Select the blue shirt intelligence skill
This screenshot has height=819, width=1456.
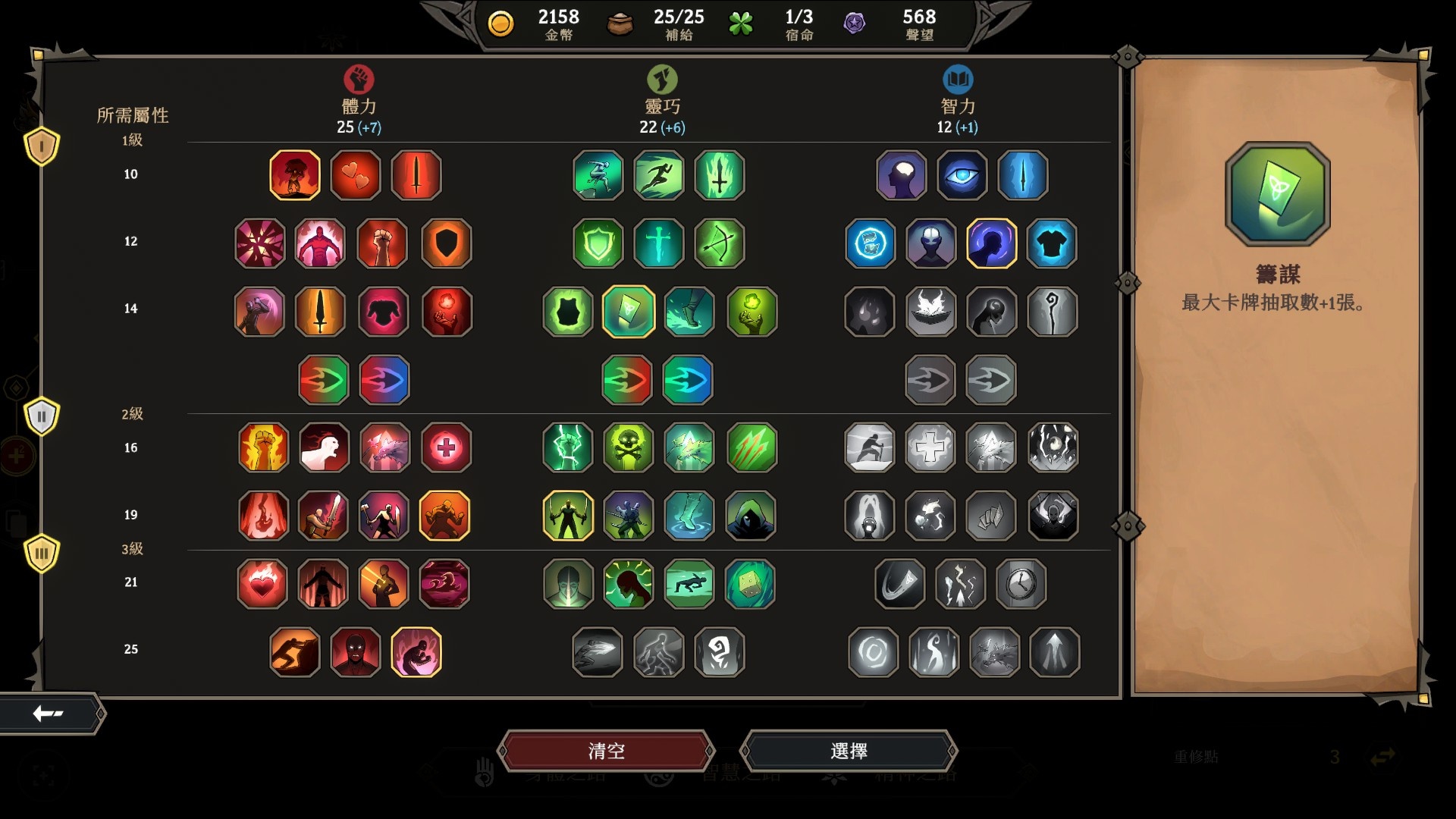click(1052, 243)
